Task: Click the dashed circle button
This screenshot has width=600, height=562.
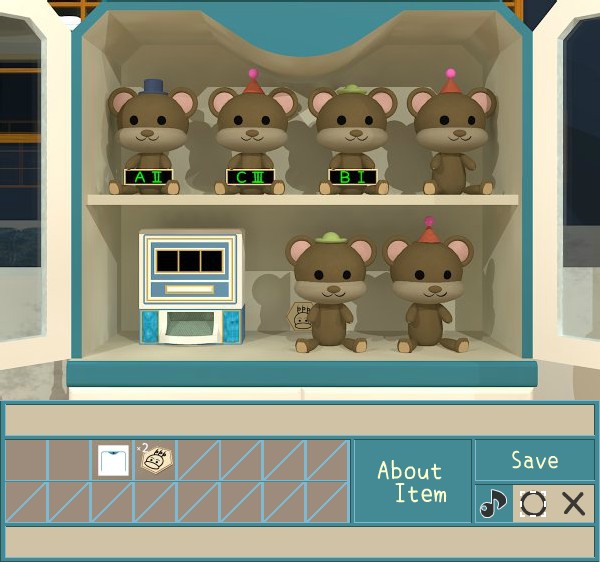Action: (533, 503)
